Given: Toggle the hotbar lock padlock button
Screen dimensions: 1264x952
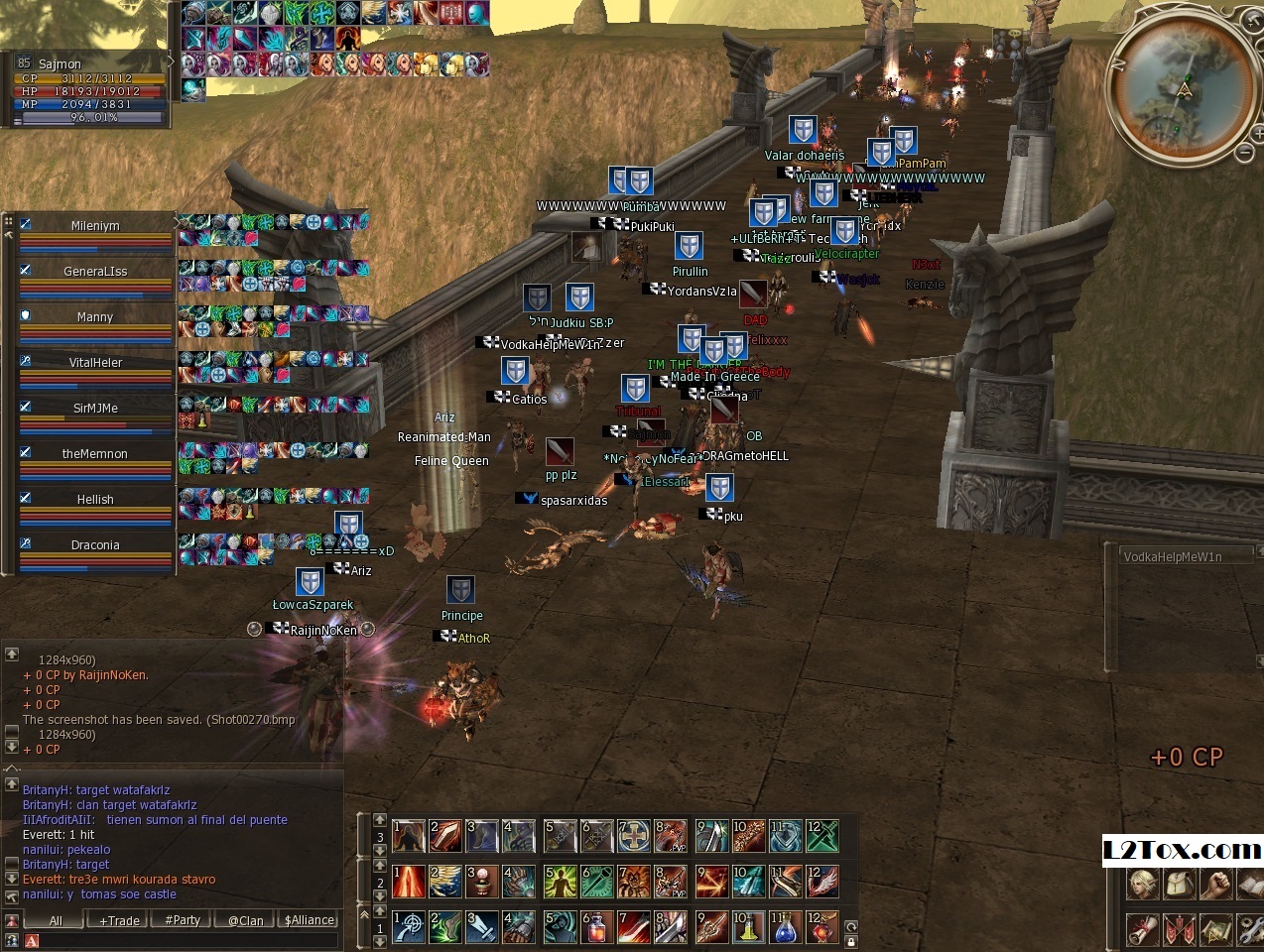Looking at the screenshot, I should pos(850,939).
